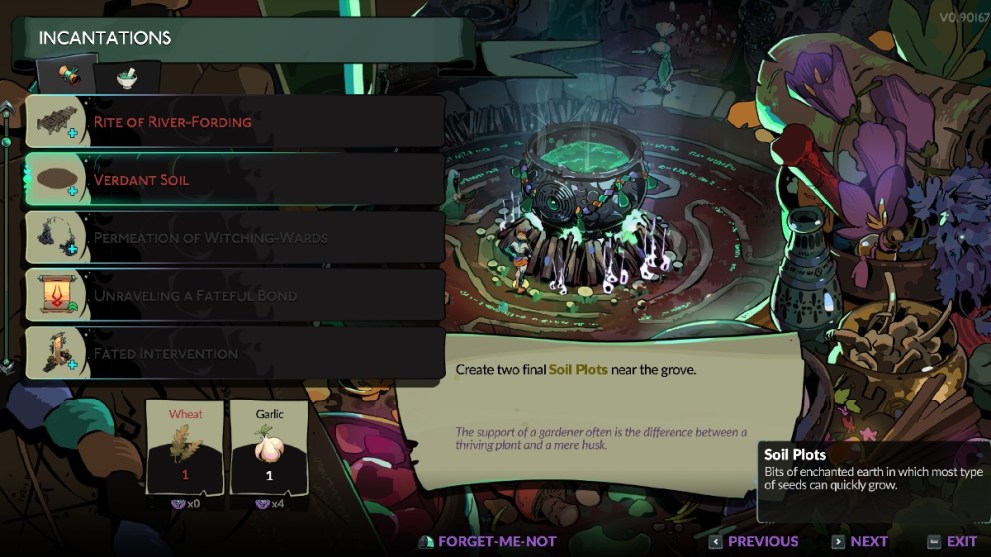Select the Rite of River-Fording incantation
991x557 pixels.
(235, 122)
